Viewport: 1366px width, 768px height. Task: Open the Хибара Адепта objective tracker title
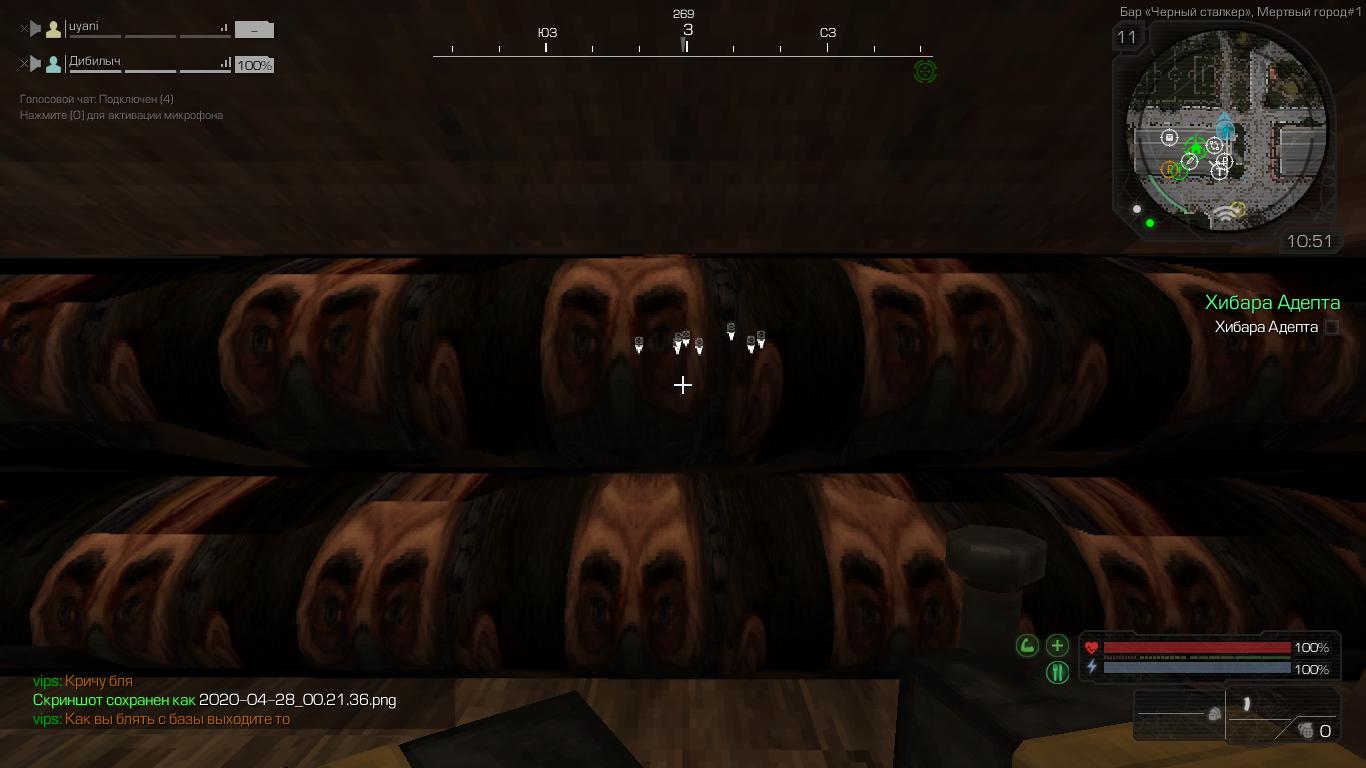[x=1272, y=303]
